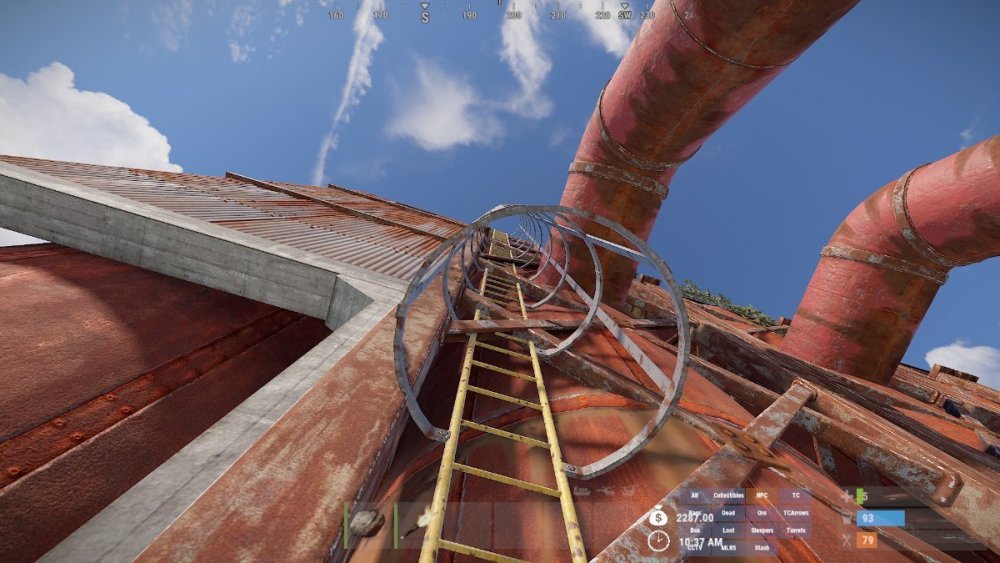Toggle the TC filter button

point(796,496)
